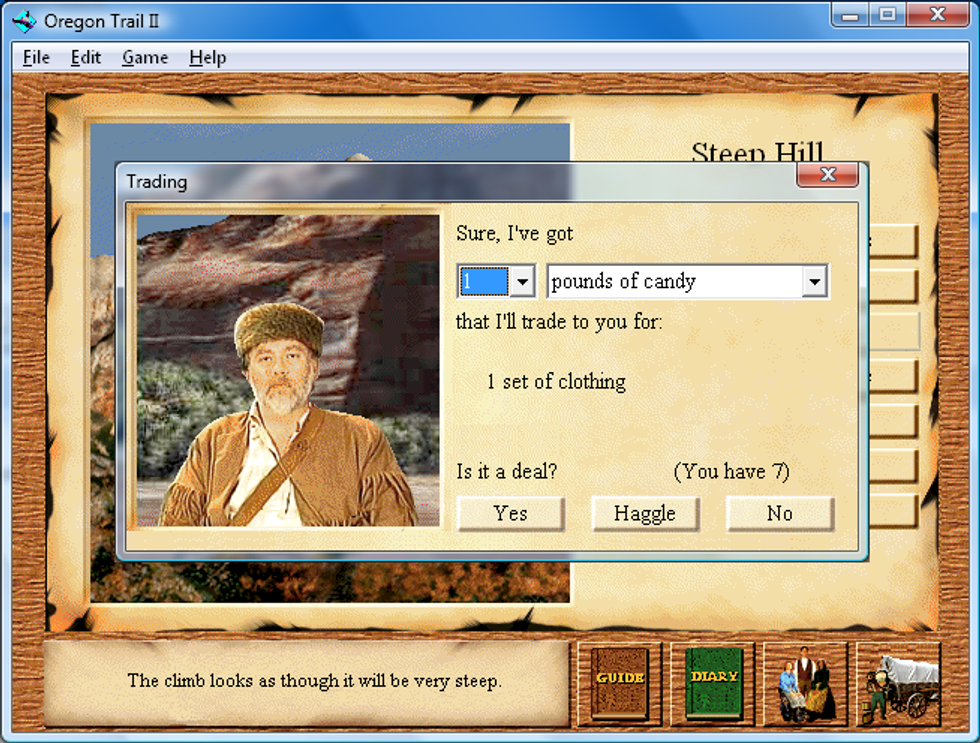Open the quantity dropdown showing 1
980x743 pixels.
tap(522, 282)
